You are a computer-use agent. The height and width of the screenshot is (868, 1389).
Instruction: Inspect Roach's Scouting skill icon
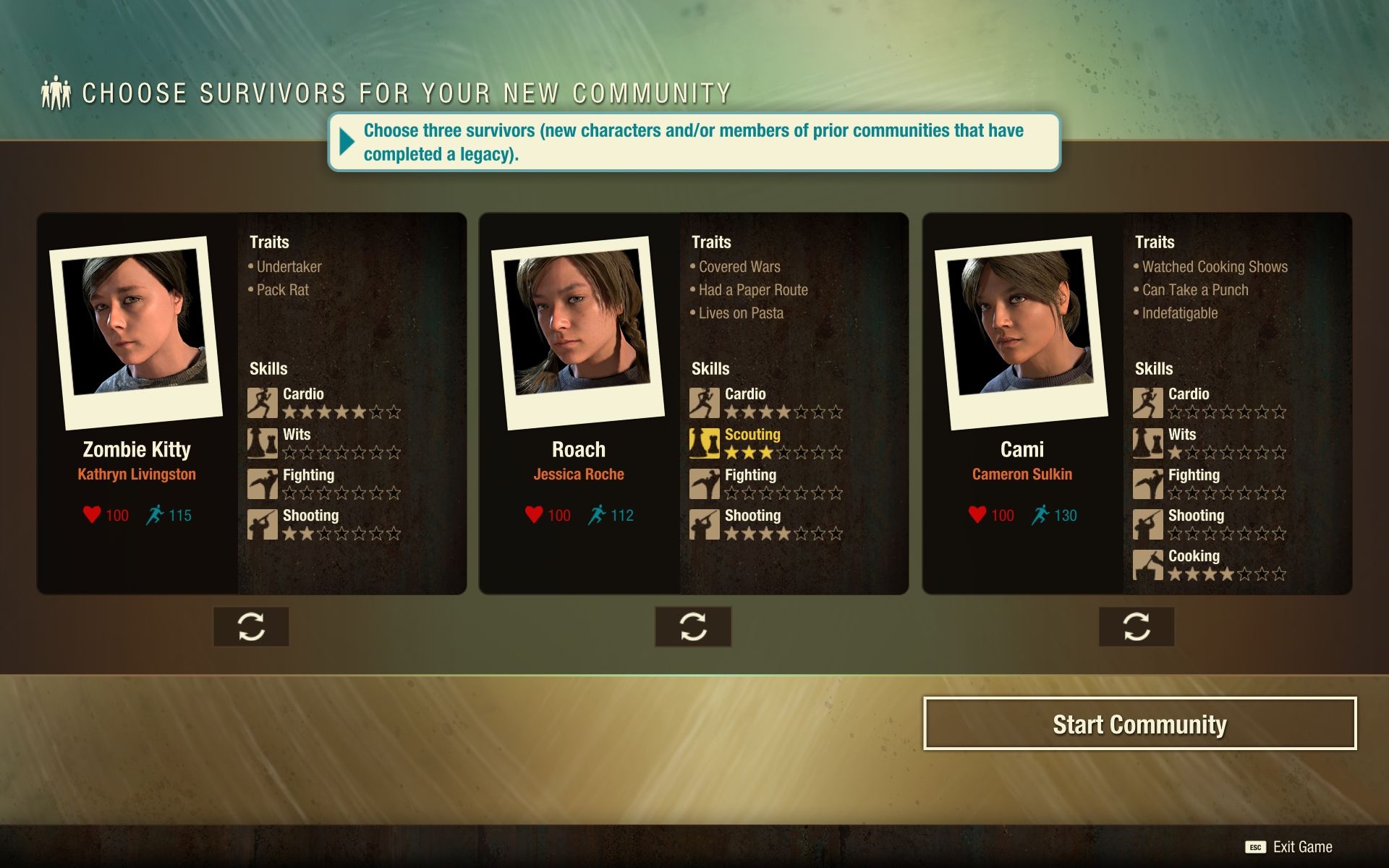704,443
